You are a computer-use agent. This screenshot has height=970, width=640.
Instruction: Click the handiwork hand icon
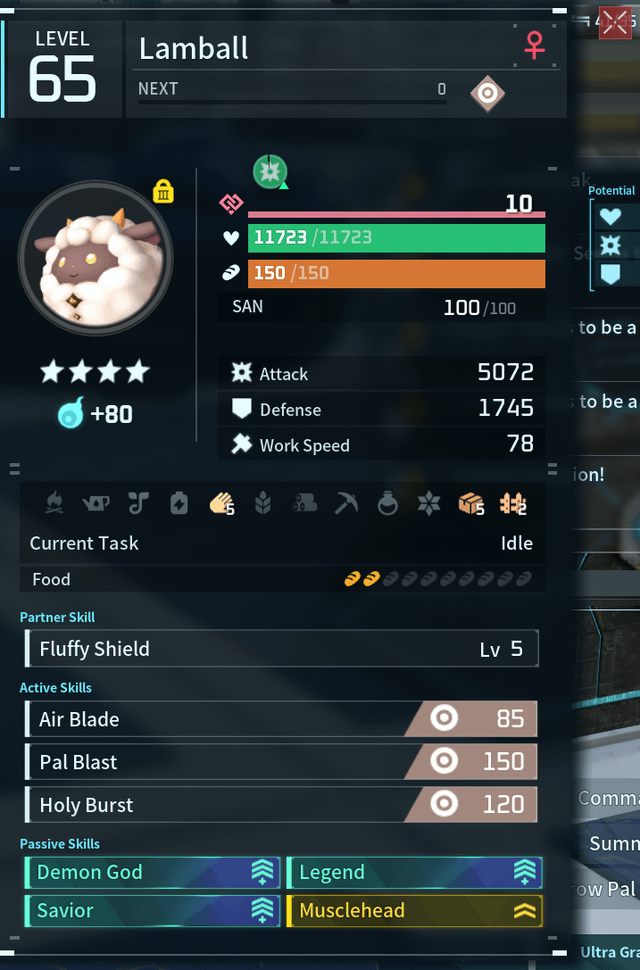click(221, 504)
